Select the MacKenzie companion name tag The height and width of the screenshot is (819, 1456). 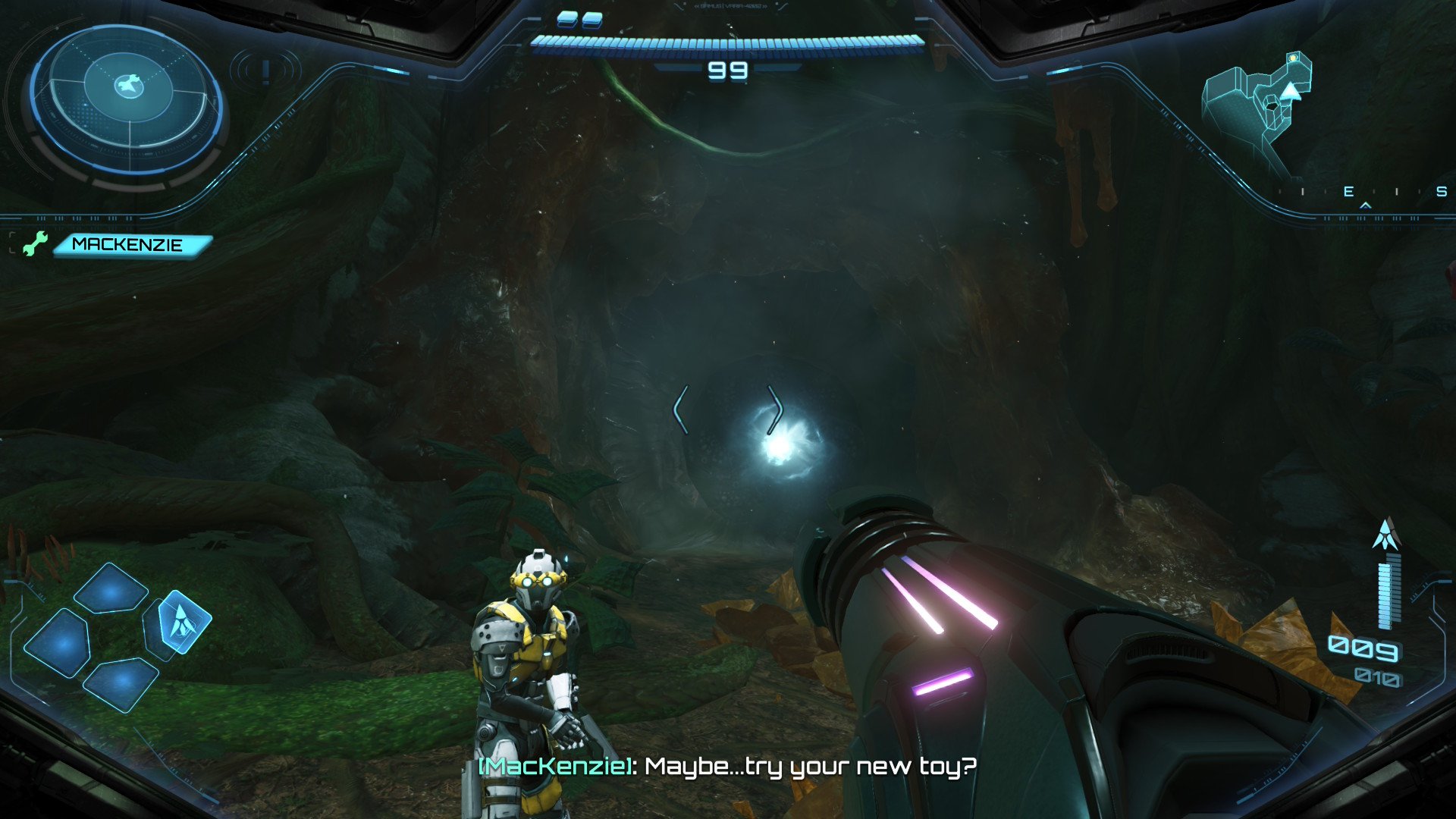tap(130, 245)
